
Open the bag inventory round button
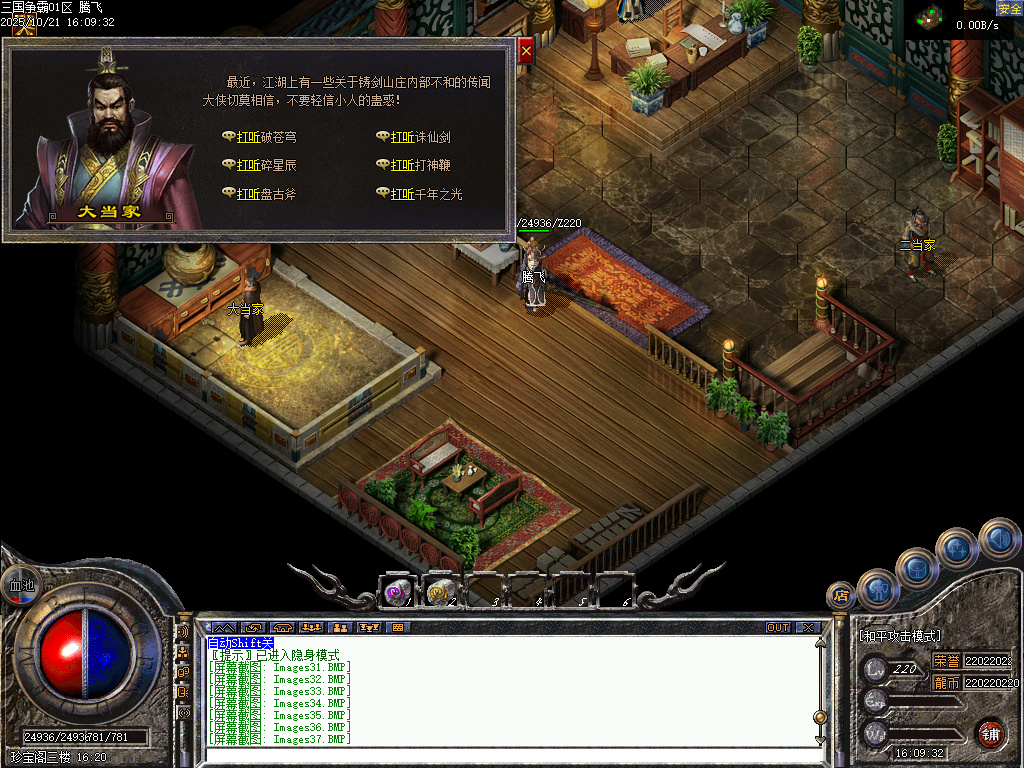(x=915, y=567)
